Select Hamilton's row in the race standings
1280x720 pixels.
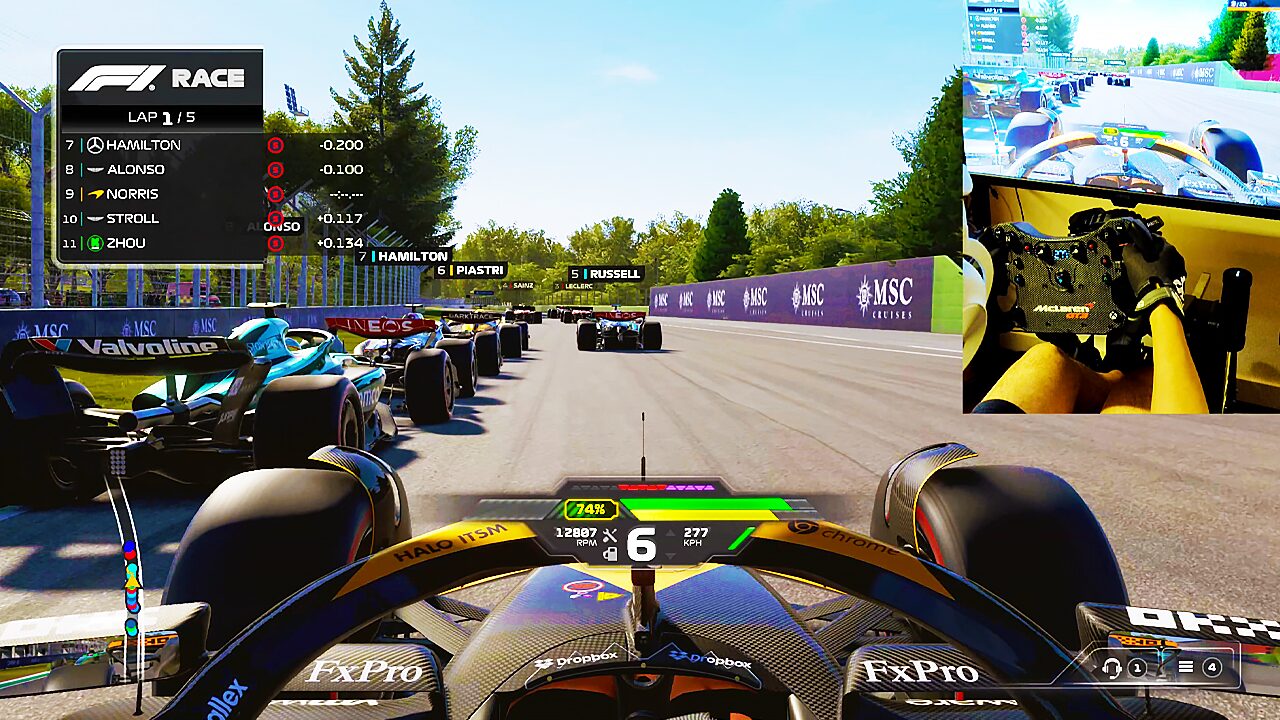click(160, 145)
